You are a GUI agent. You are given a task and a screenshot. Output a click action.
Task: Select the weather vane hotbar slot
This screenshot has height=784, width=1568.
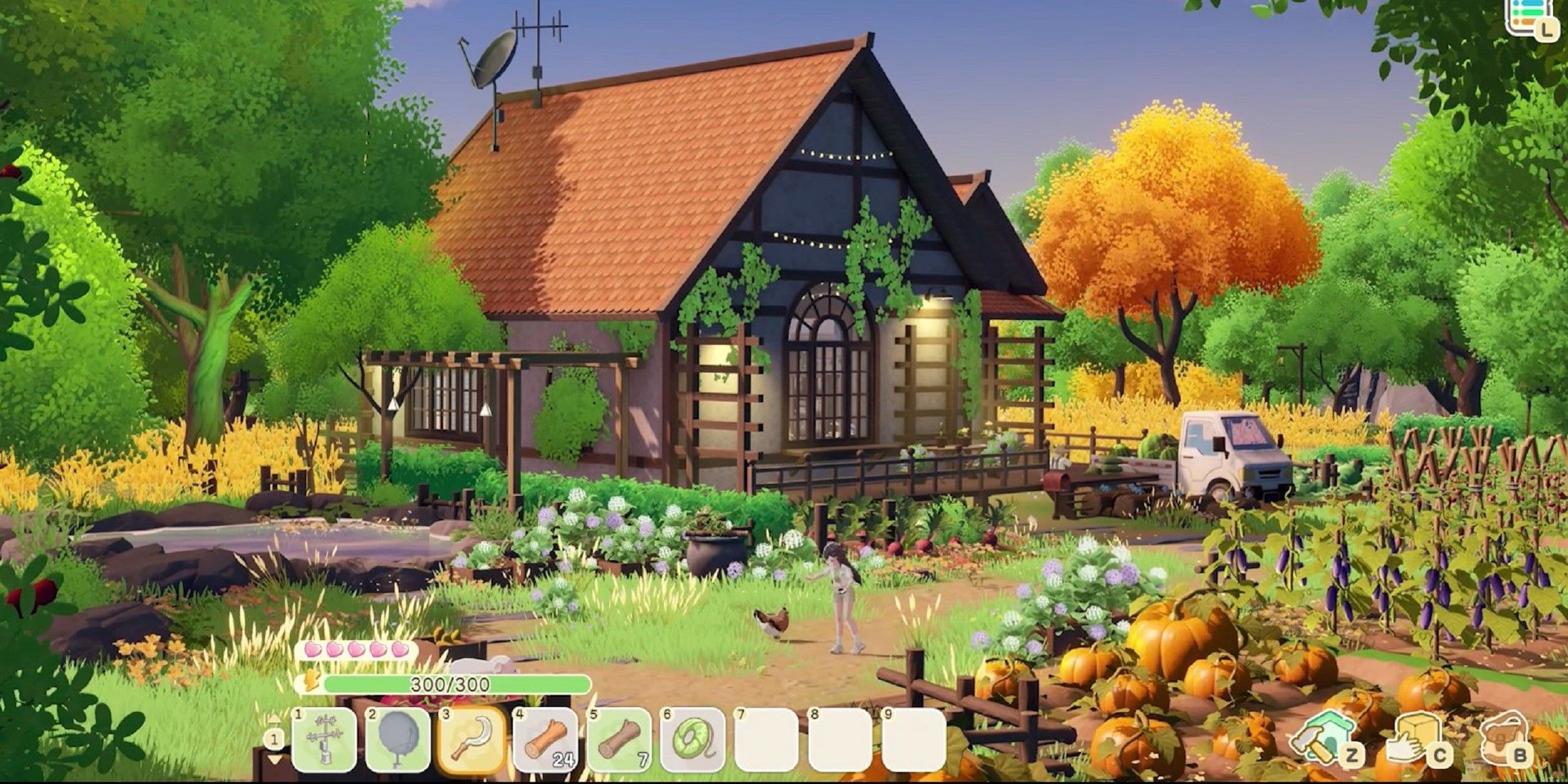pos(324,741)
